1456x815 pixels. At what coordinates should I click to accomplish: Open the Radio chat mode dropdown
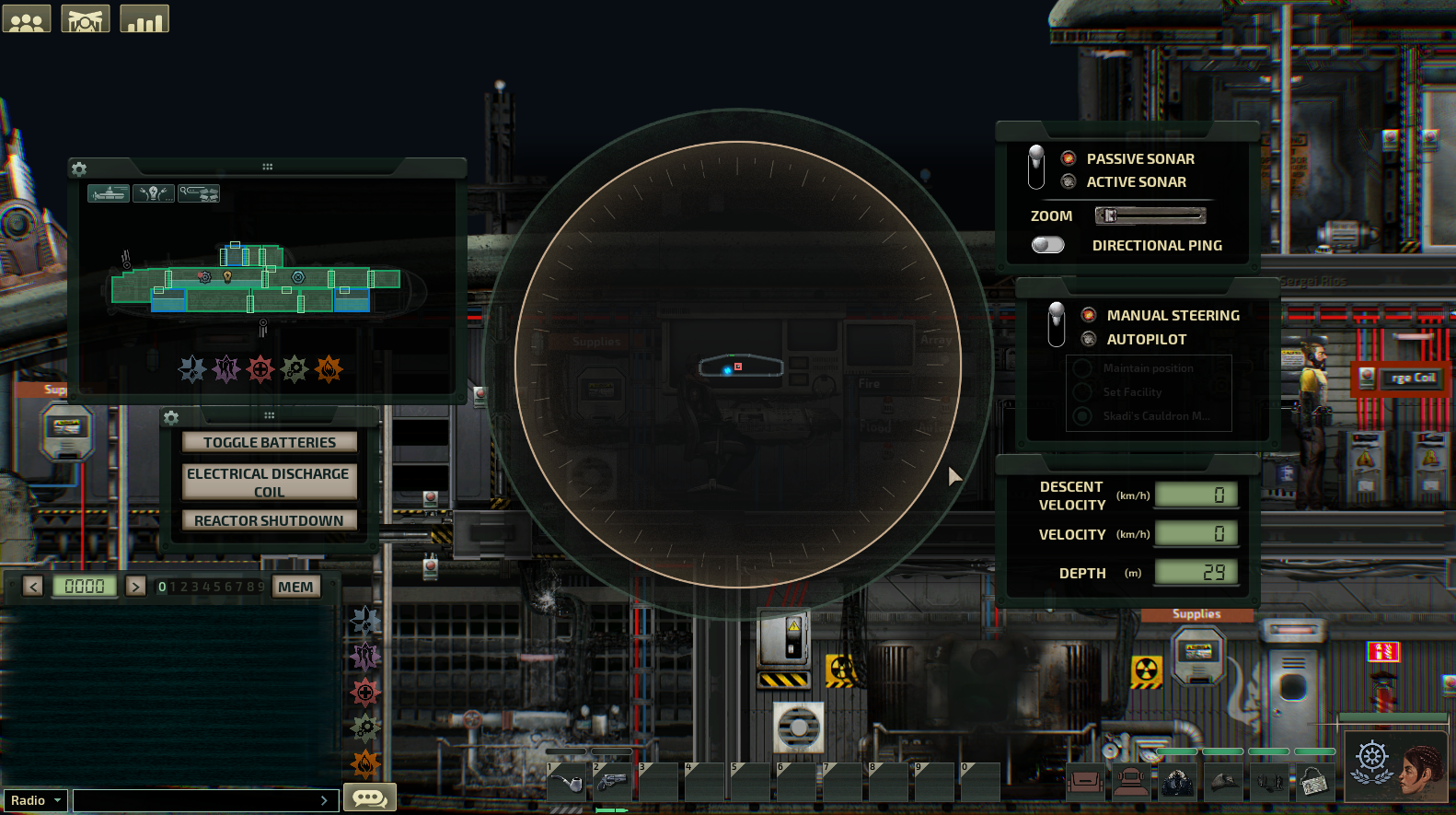pos(35,800)
